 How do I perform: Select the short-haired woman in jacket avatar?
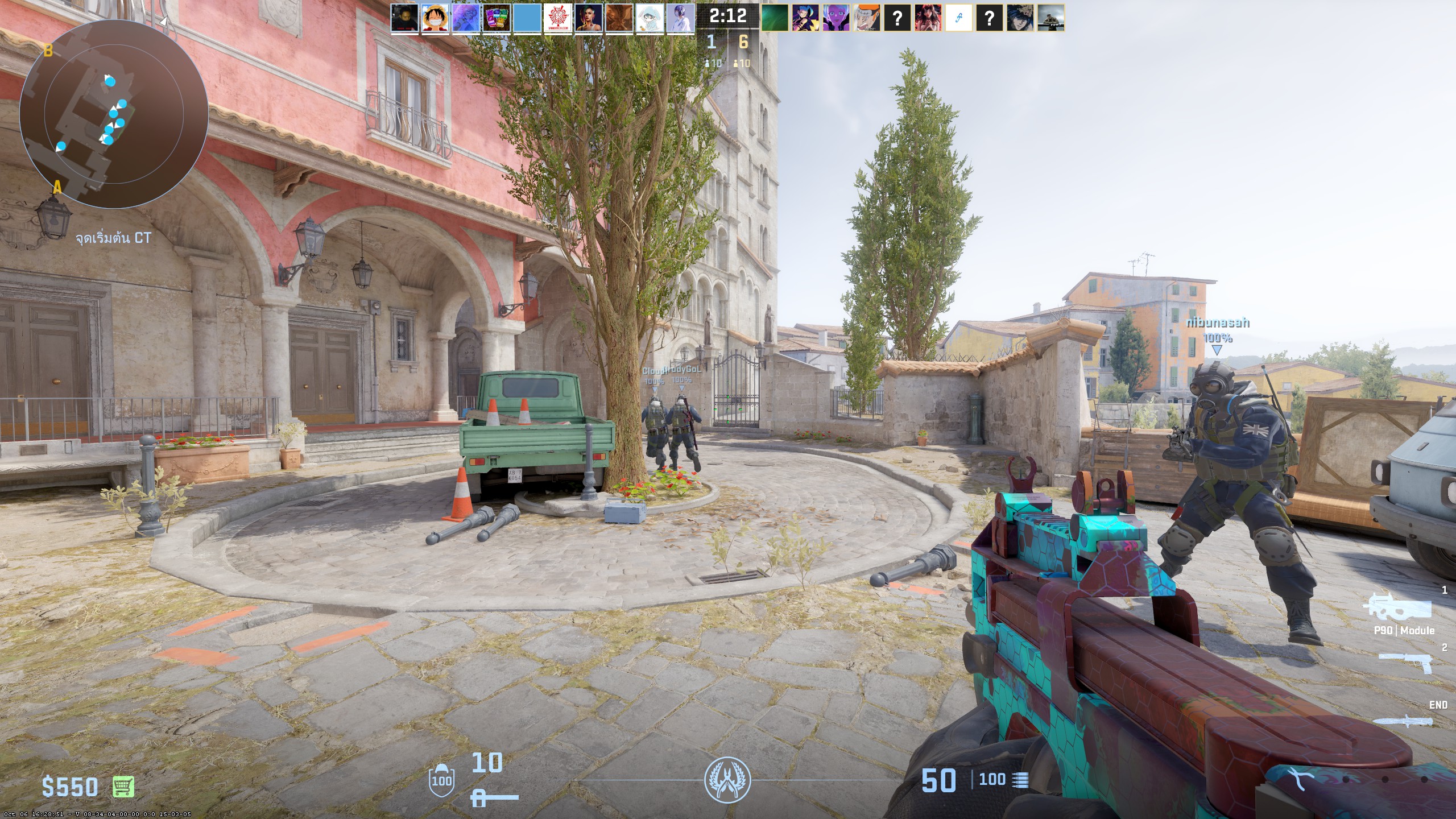click(589, 18)
